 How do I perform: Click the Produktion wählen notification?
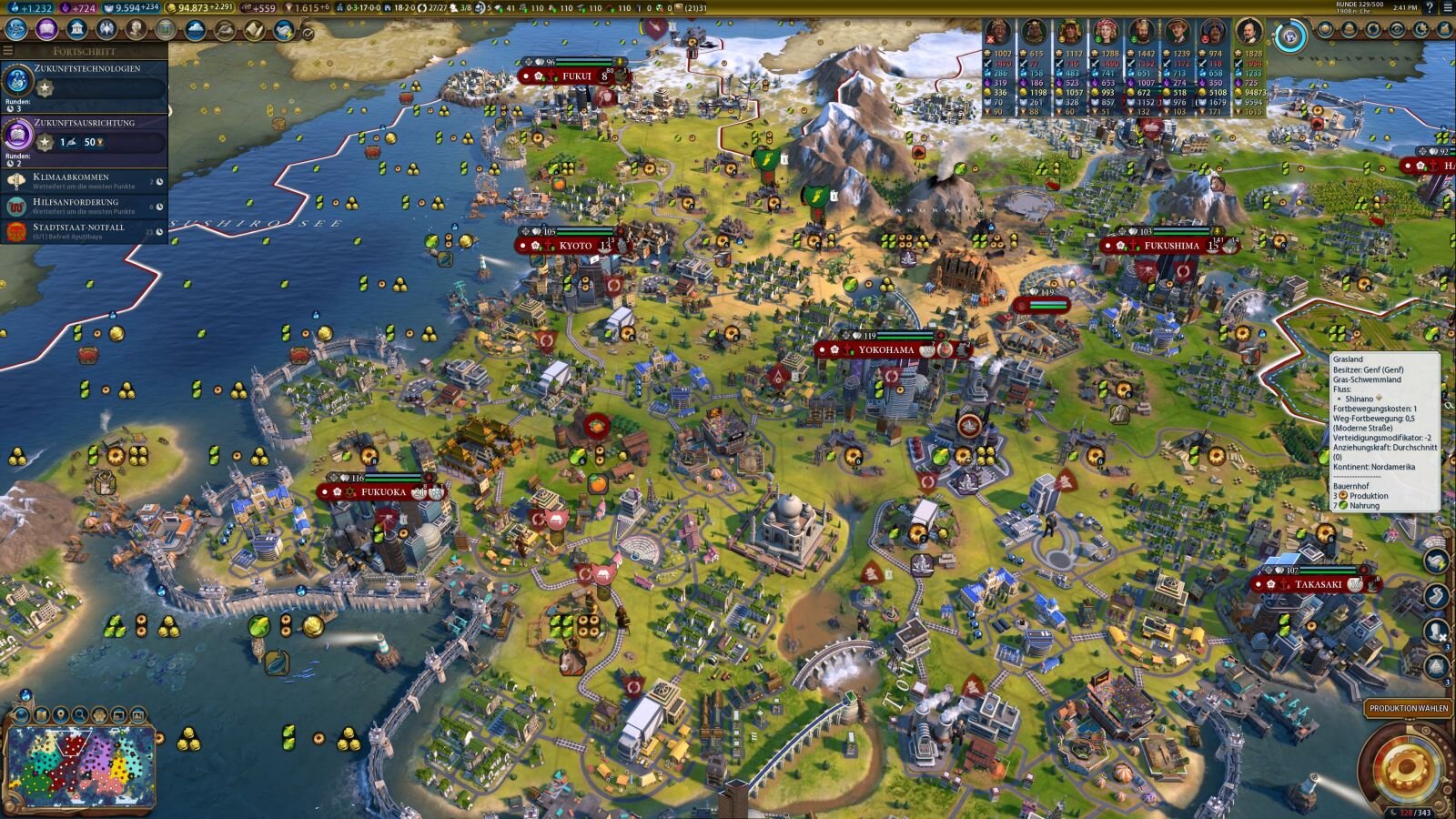[x=1409, y=708]
